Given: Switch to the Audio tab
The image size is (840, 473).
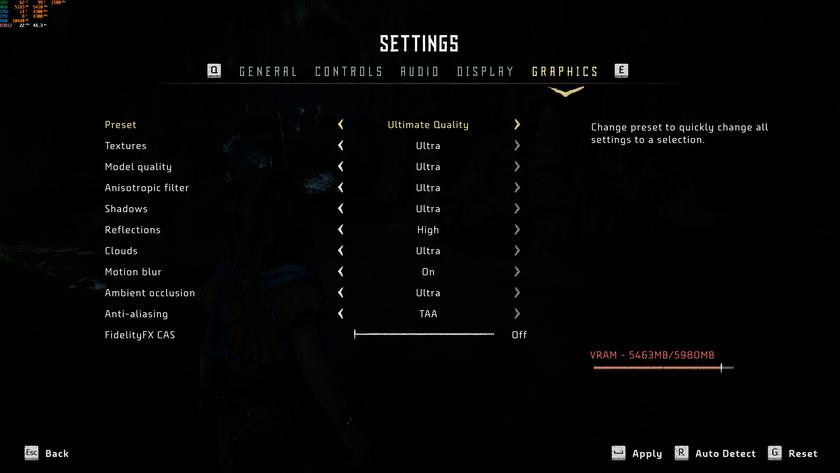Looking at the screenshot, I should [x=420, y=71].
